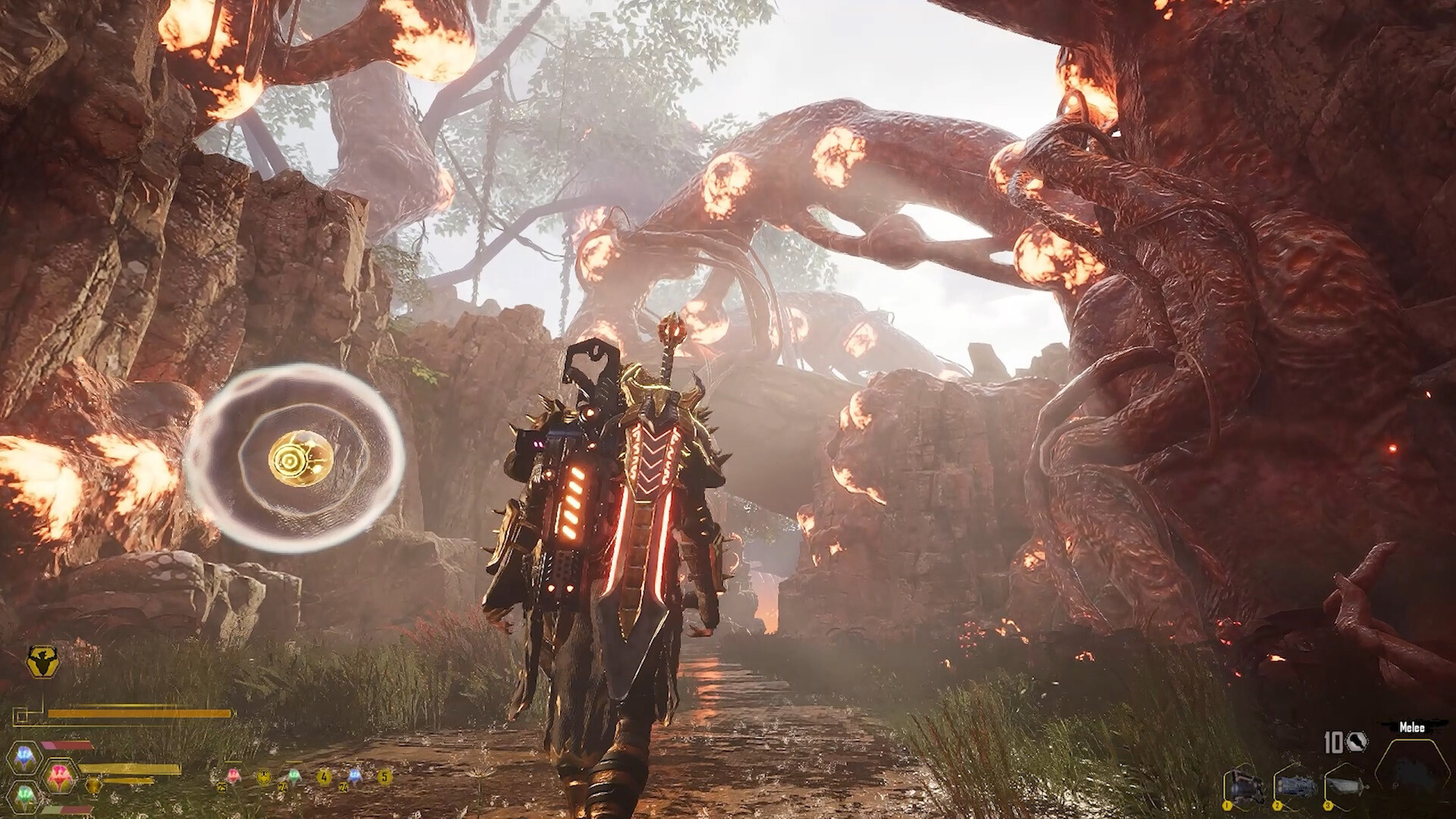This screenshot has height=819, width=1456.
Task: Equip the double-barrel weapon in slot 2
Action: (x=1294, y=786)
